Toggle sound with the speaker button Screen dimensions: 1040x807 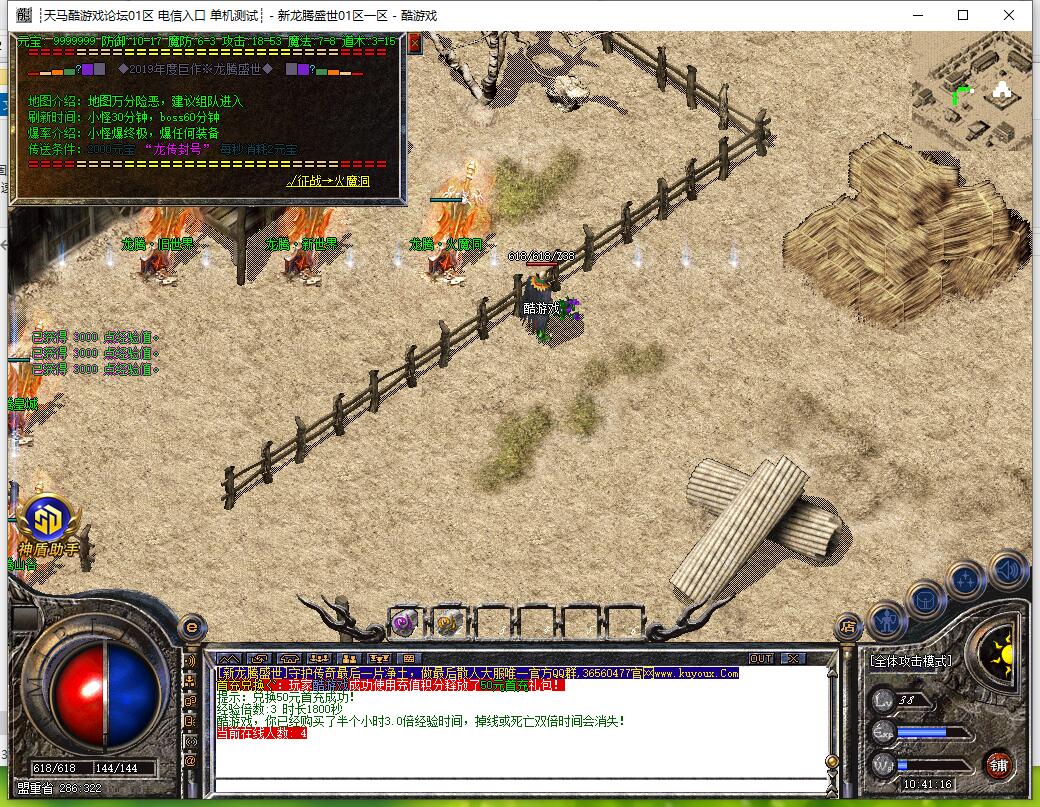pos(1008,569)
